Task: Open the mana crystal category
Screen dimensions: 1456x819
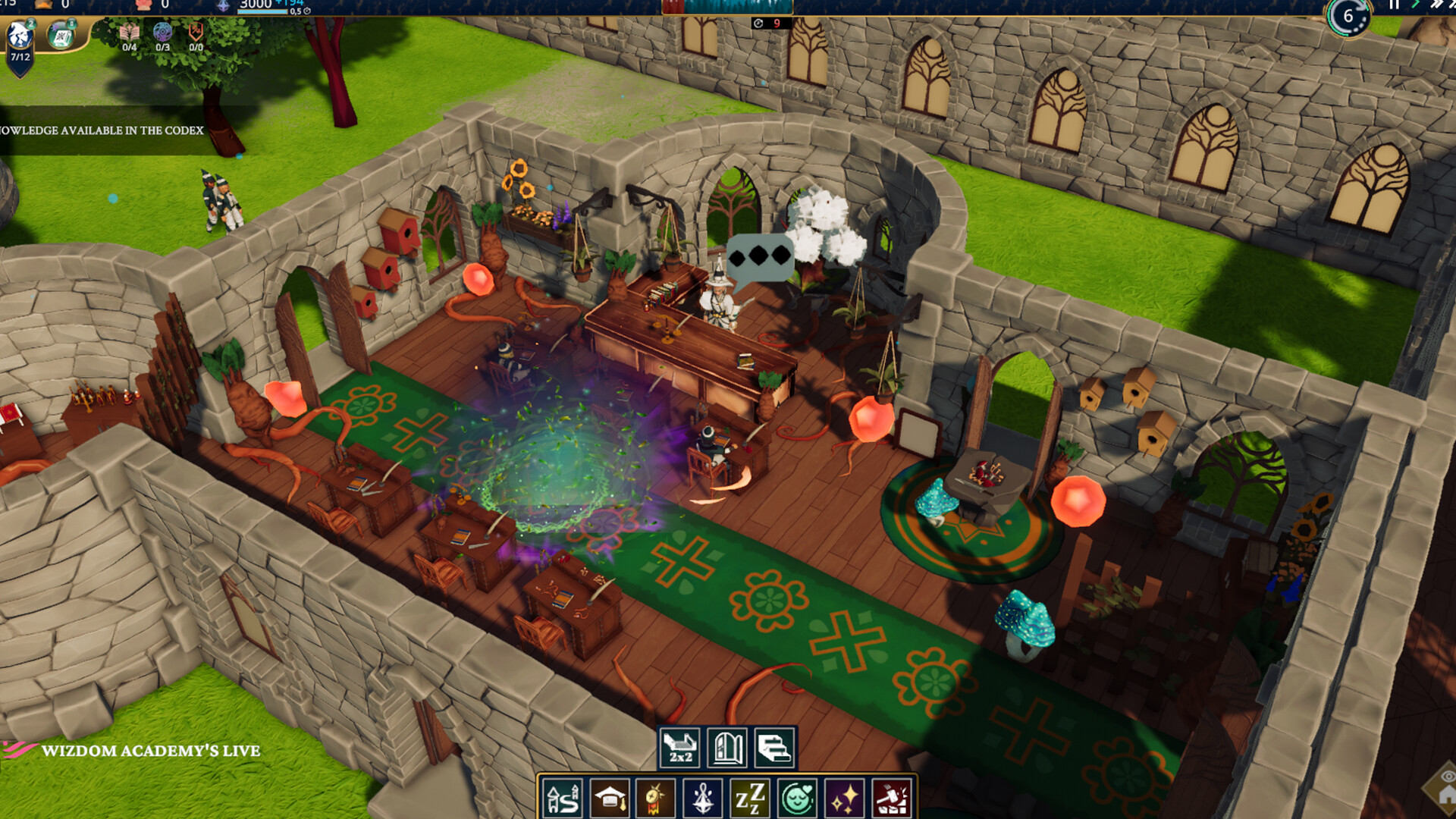Action: click(x=704, y=799)
